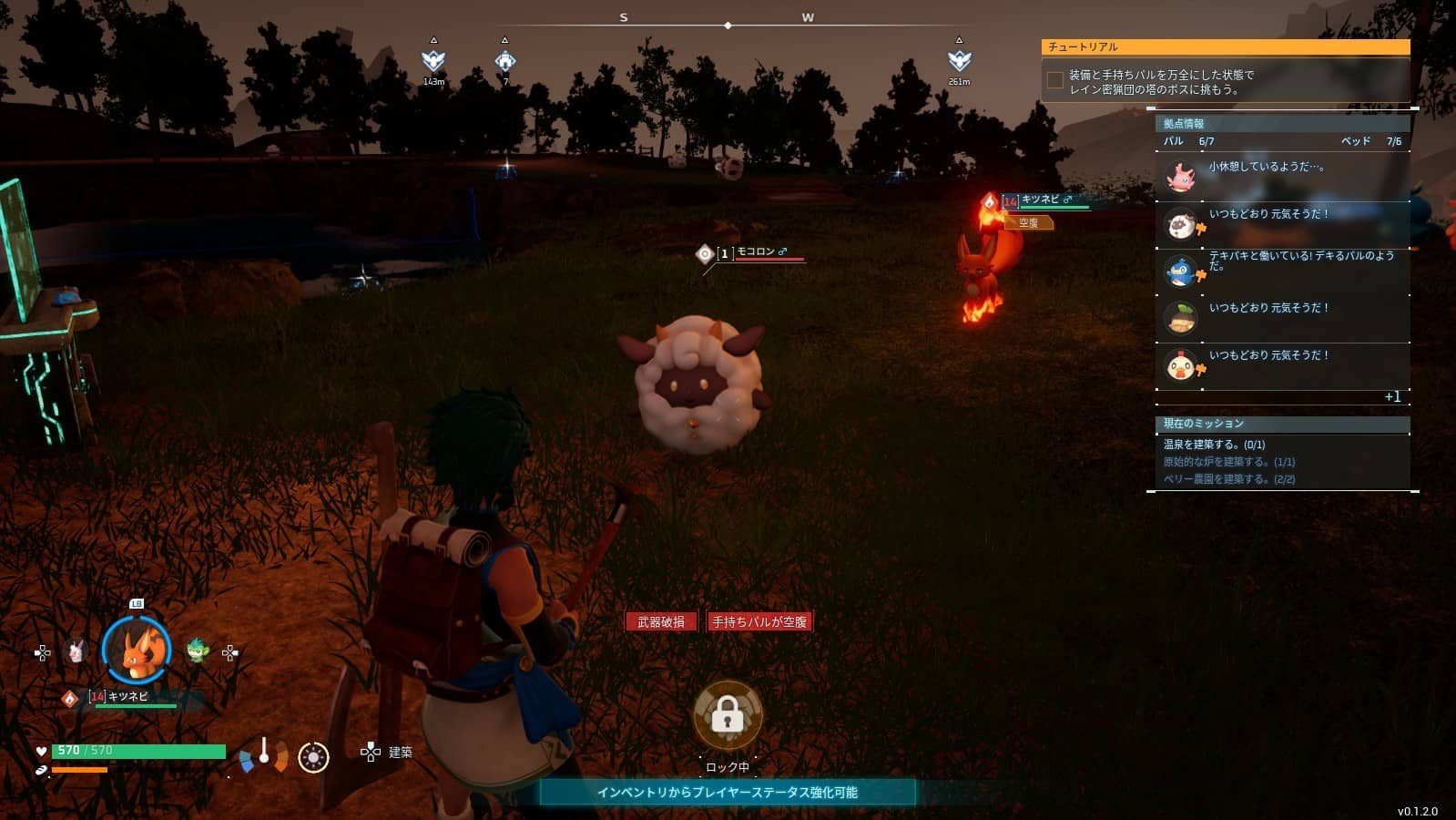Choose the white rabbit-like pal beside Foxparks
The width and height of the screenshot is (1456, 820).
[x=76, y=651]
